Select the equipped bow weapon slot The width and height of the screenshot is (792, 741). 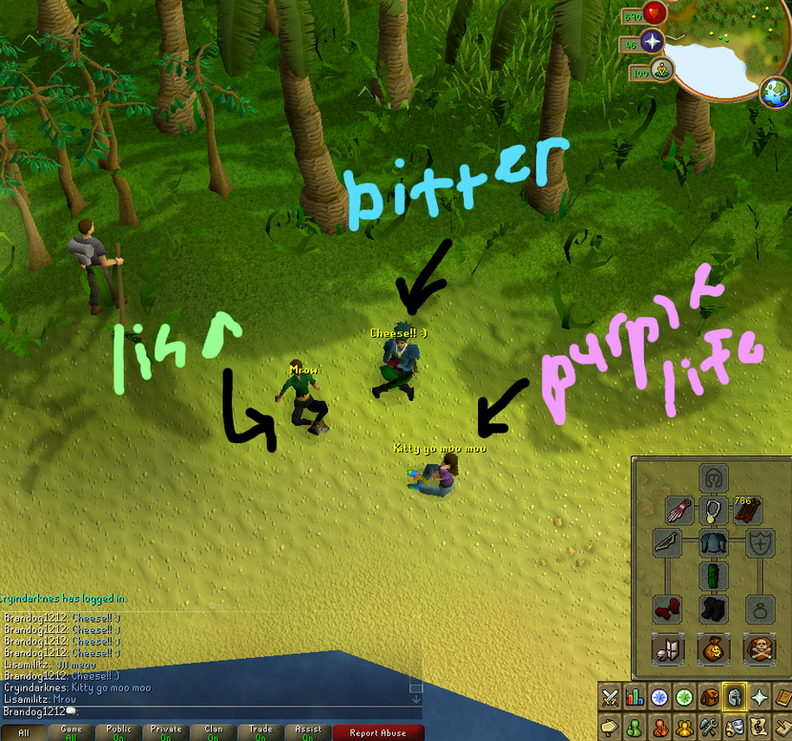tap(667, 543)
